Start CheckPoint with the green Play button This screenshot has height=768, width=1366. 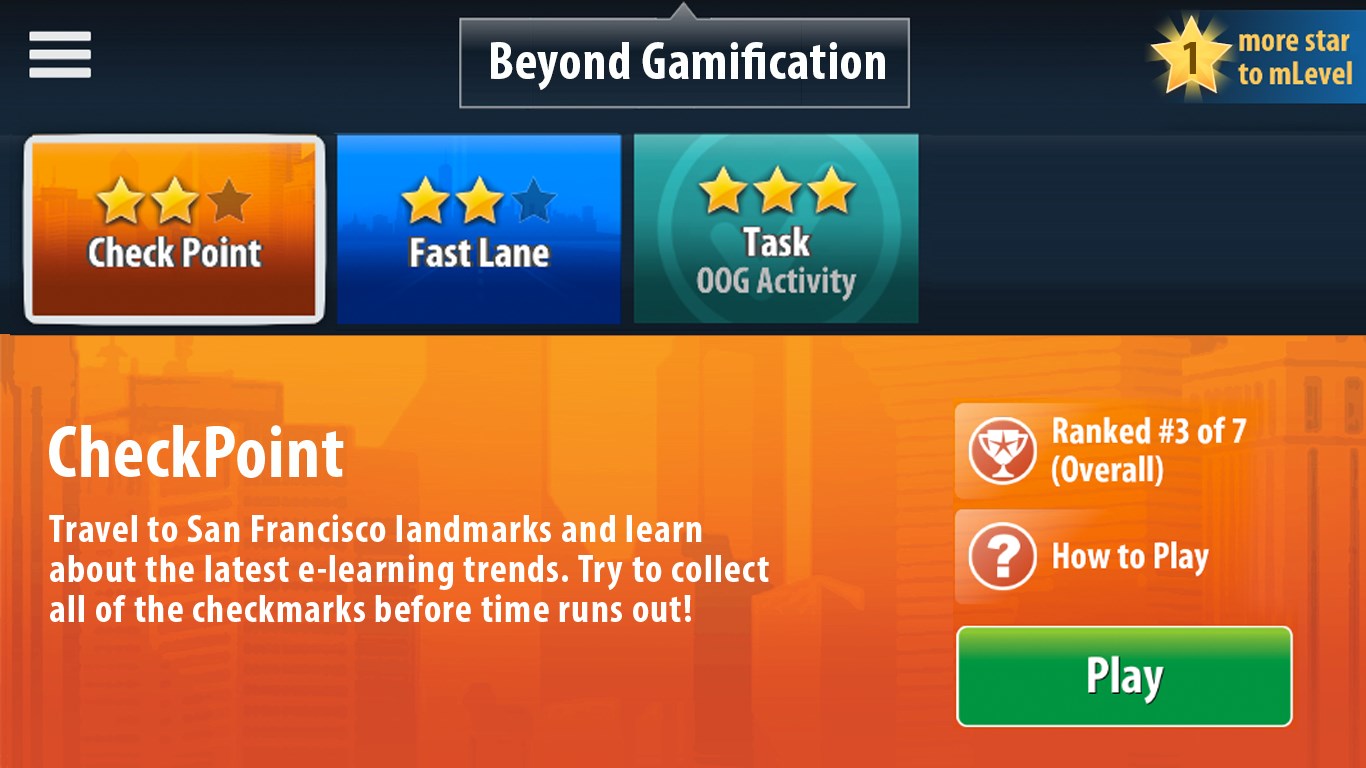pyautogui.click(x=1124, y=676)
